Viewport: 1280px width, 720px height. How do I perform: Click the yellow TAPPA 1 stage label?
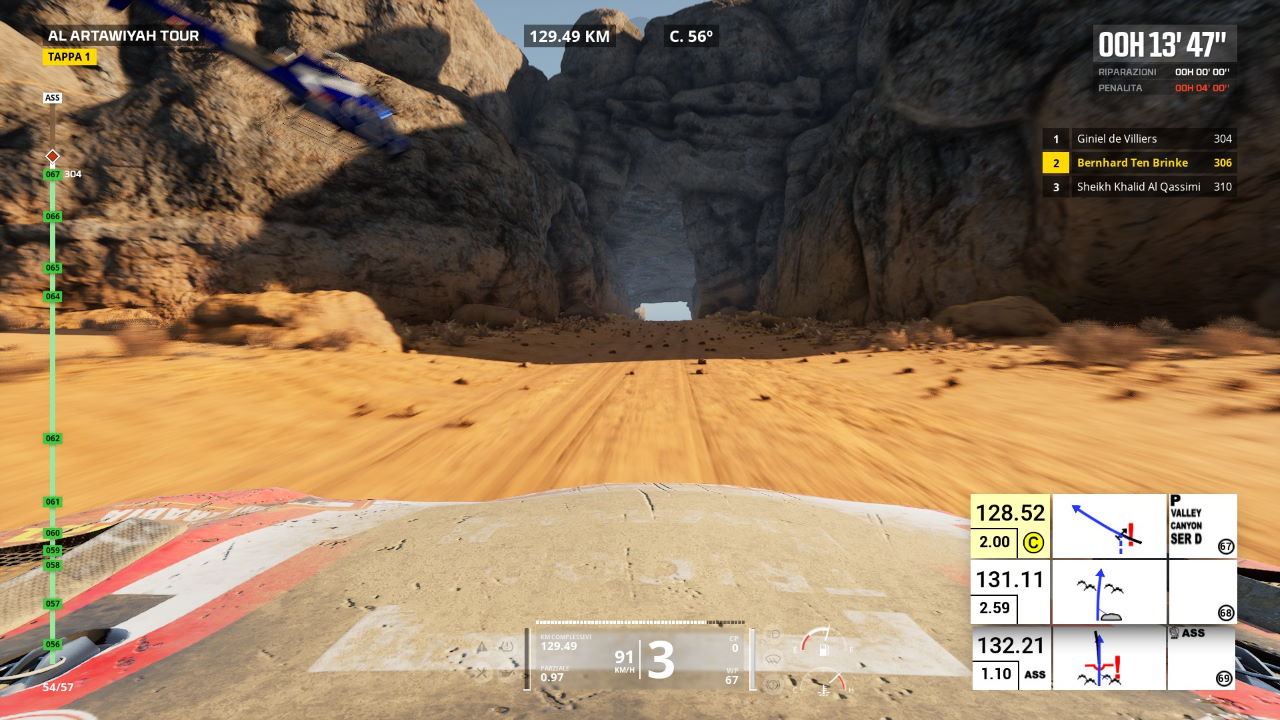tap(69, 57)
